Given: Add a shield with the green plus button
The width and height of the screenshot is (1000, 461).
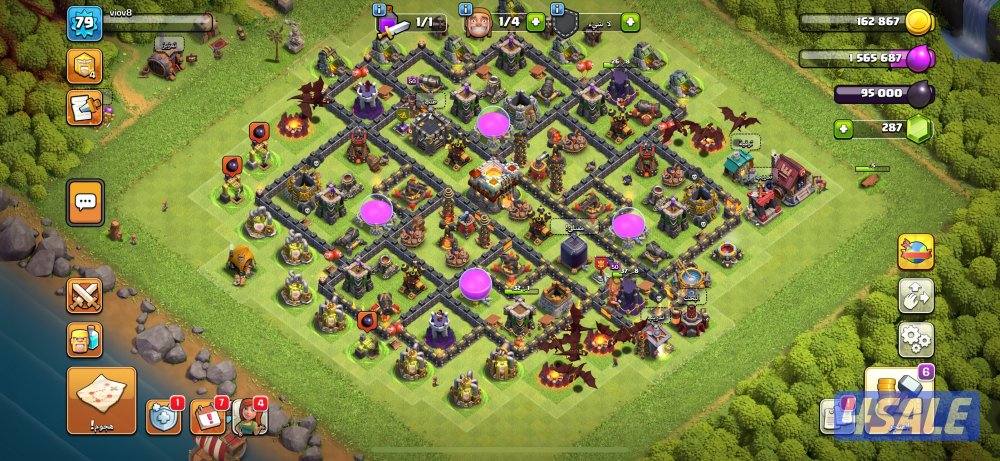Looking at the screenshot, I should [x=630, y=21].
